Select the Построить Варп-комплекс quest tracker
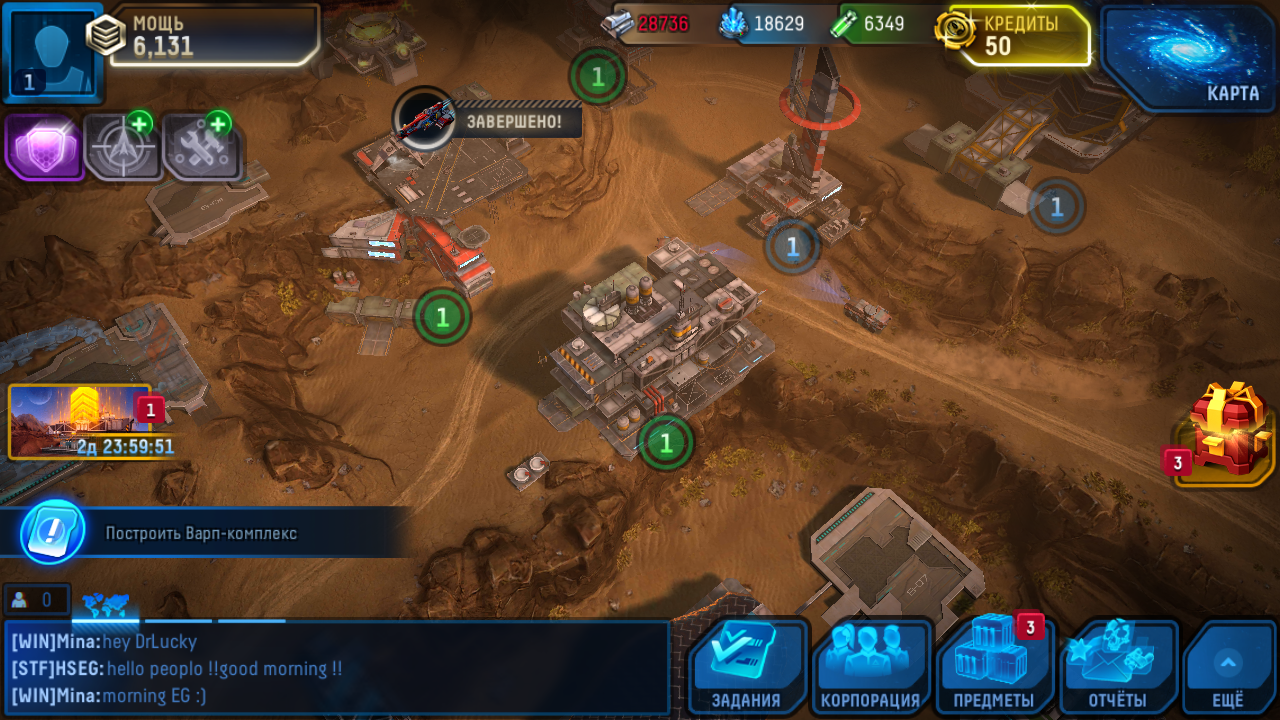 (x=200, y=533)
